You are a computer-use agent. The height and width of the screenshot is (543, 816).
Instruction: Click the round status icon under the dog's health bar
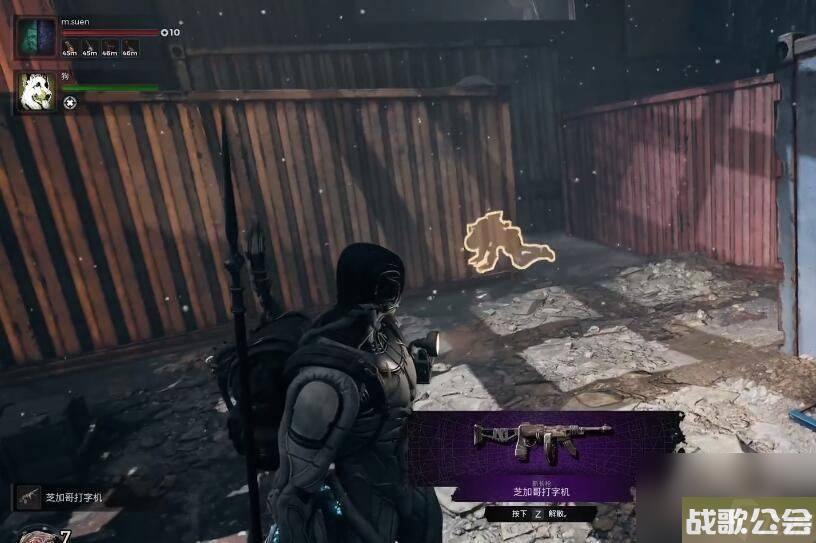coord(70,102)
